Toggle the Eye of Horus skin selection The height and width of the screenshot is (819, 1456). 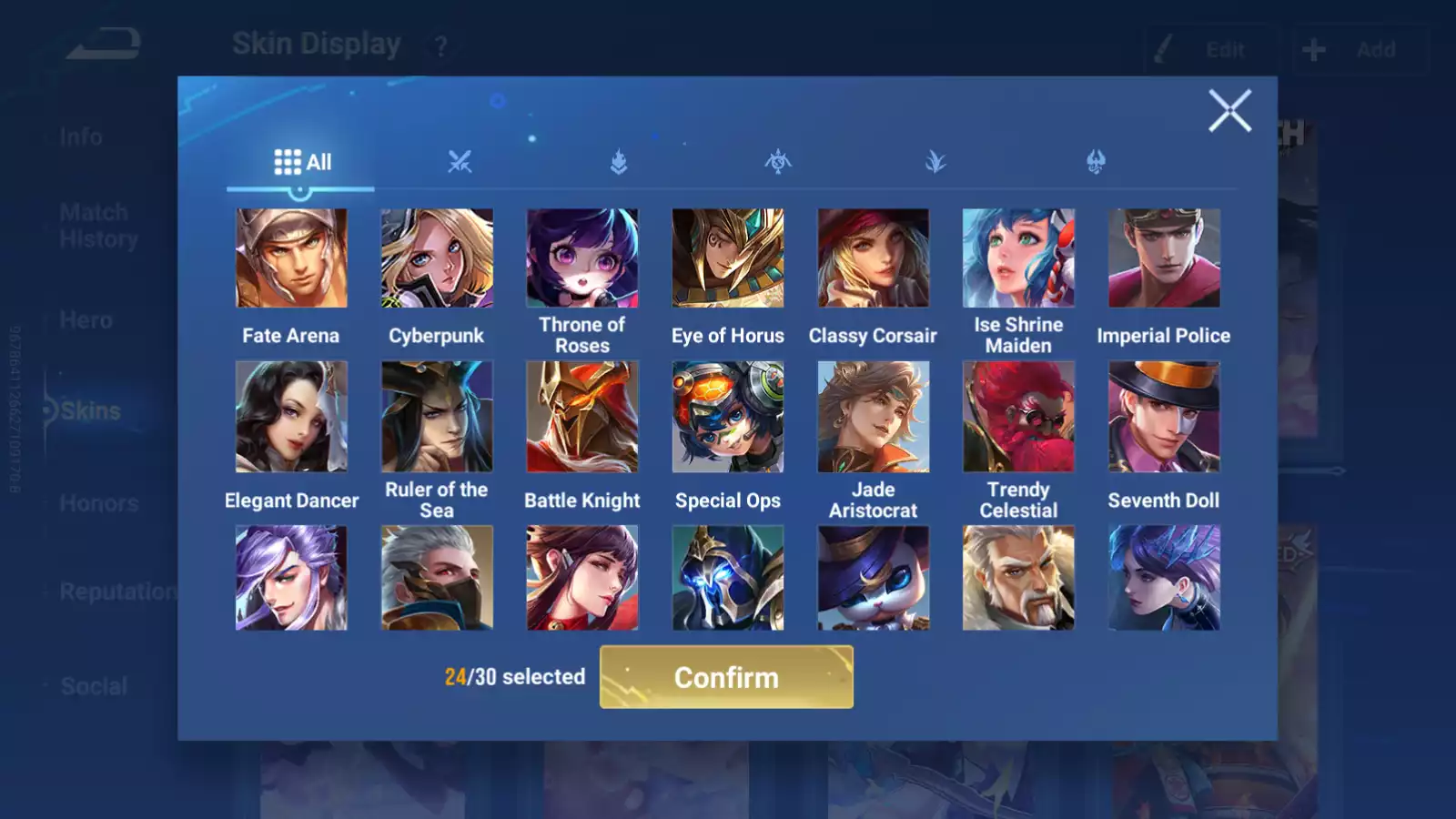[x=728, y=258]
